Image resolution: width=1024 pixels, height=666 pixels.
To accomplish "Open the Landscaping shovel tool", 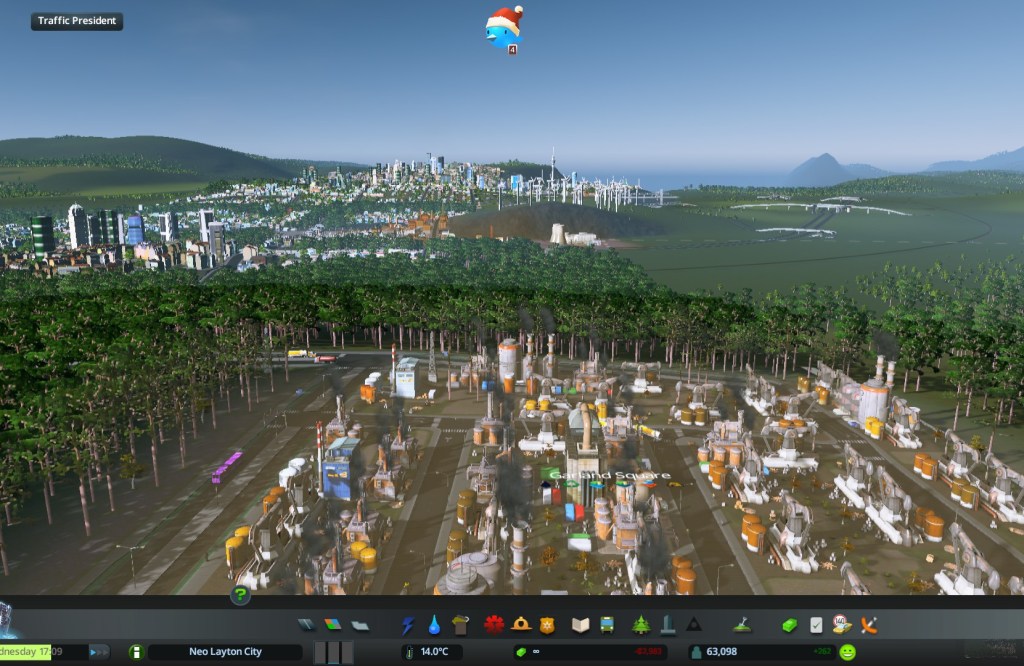I will (x=742, y=625).
